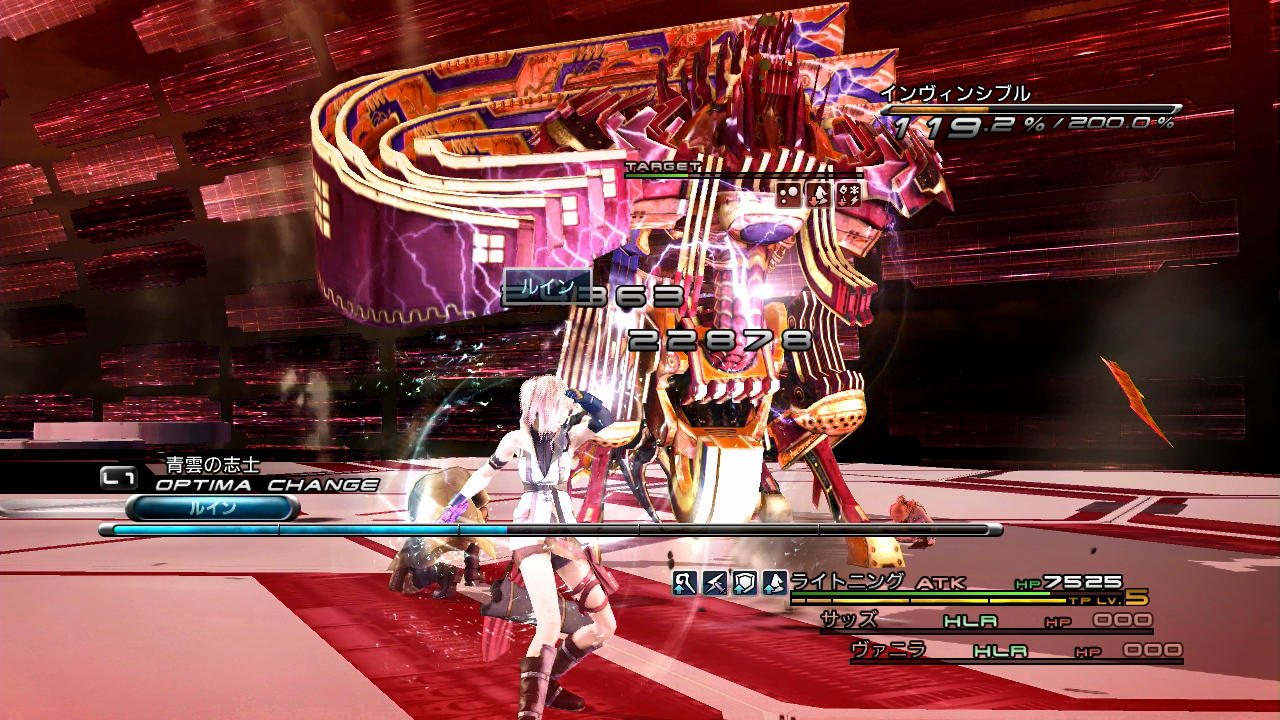Inspect Lightning's wizard hat Shell buff icon
Screen dimensions: 1280x720
click(x=774, y=583)
